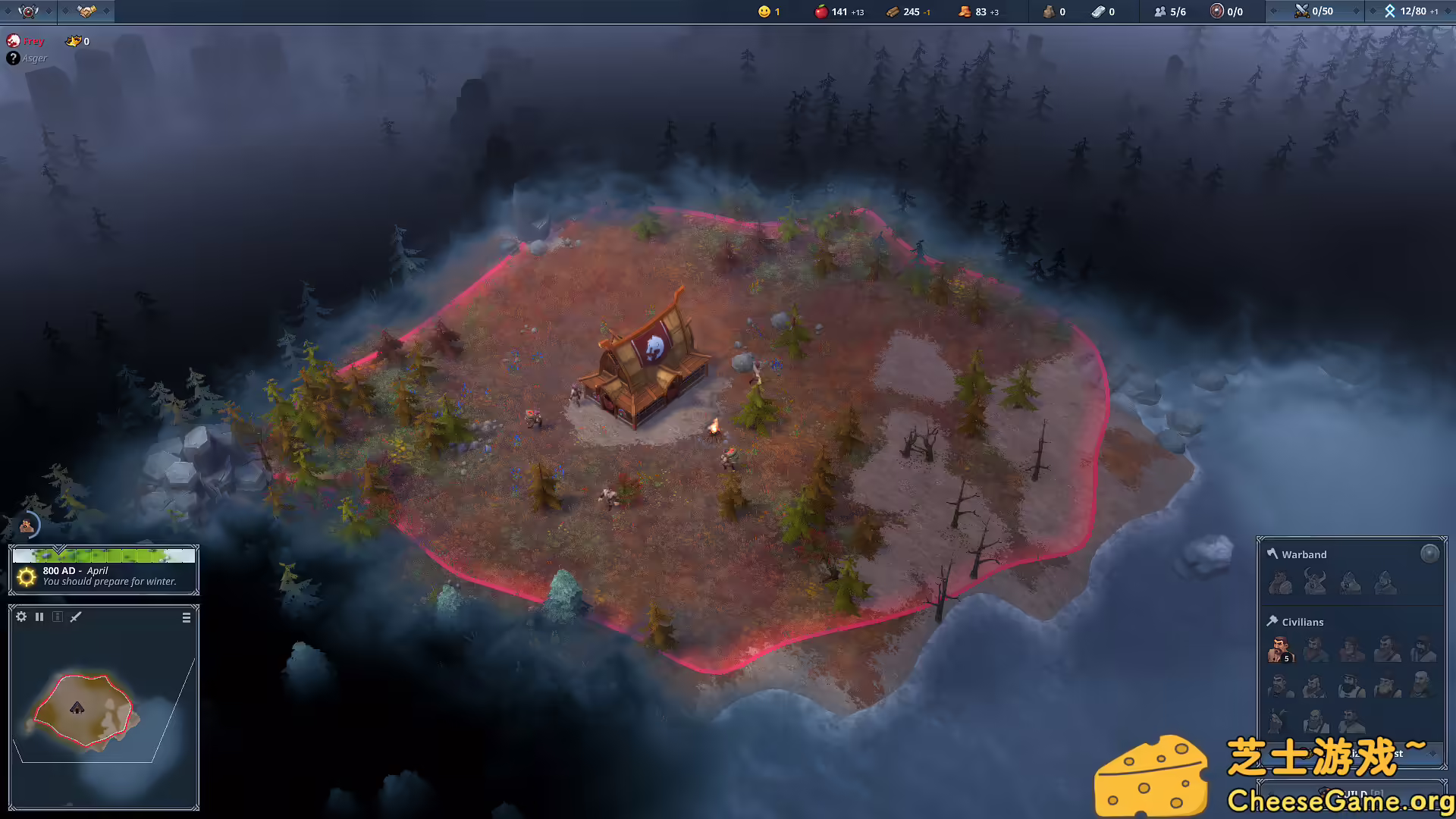Toggle the info display icon near pause

pyautogui.click(x=57, y=617)
